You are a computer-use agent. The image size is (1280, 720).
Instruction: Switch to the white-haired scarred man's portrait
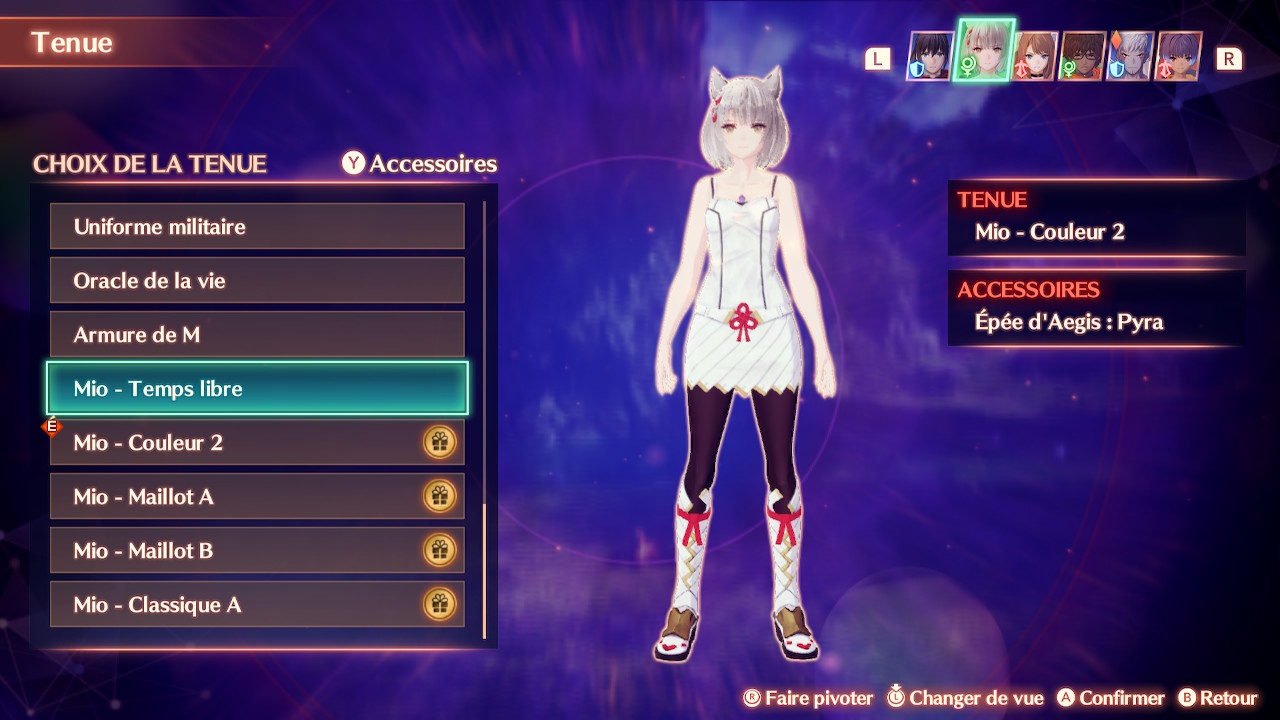pyautogui.click(x=1130, y=56)
